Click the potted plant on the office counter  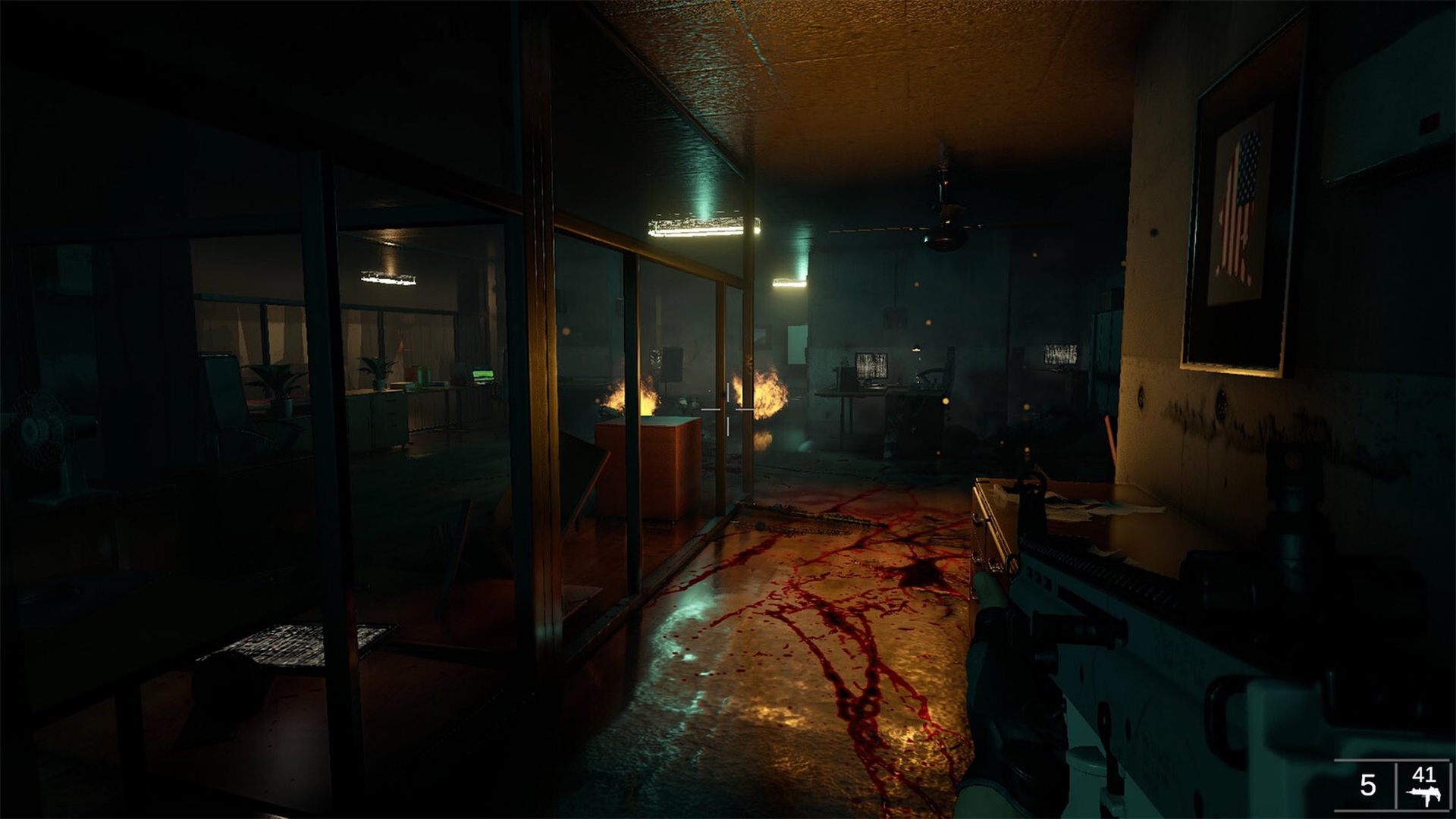(376, 371)
